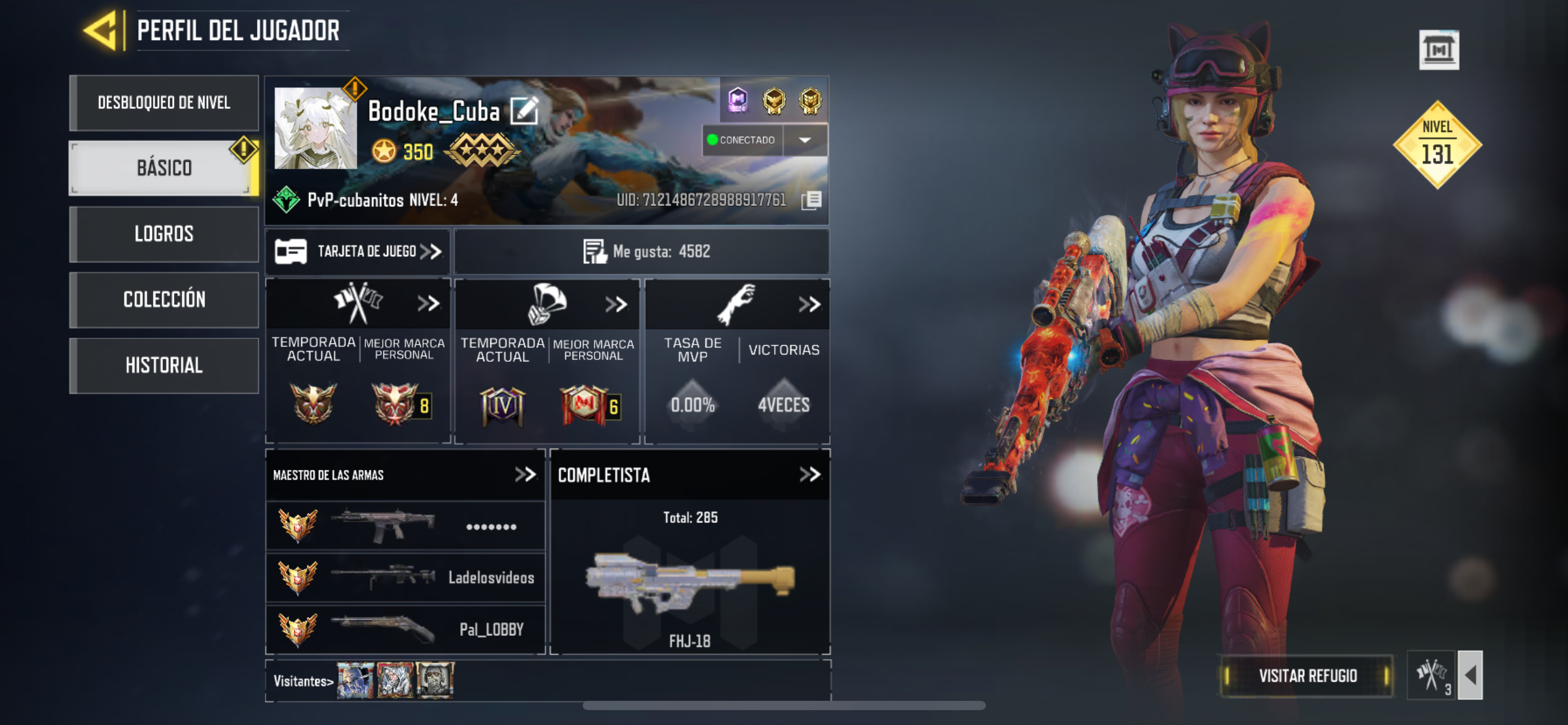The image size is (1568, 725).
Task: Copy the player UID
Action: point(811,200)
